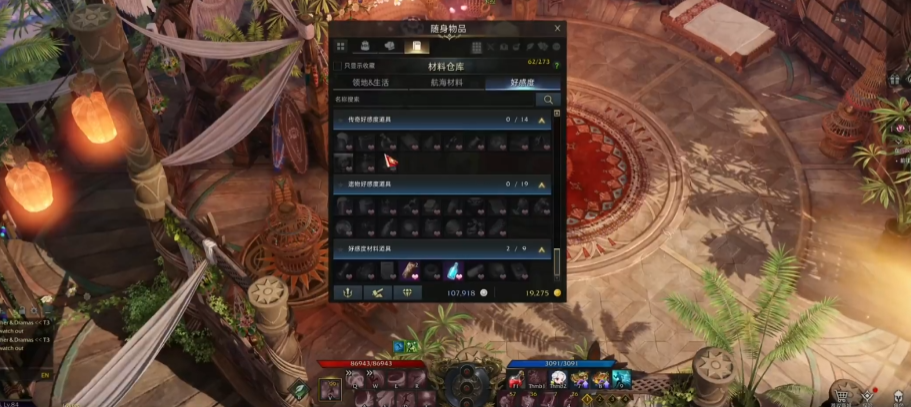Viewport: 911px width, 407px height.
Task: Switch to the 领地&生活 tab
Action: coord(370,83)
